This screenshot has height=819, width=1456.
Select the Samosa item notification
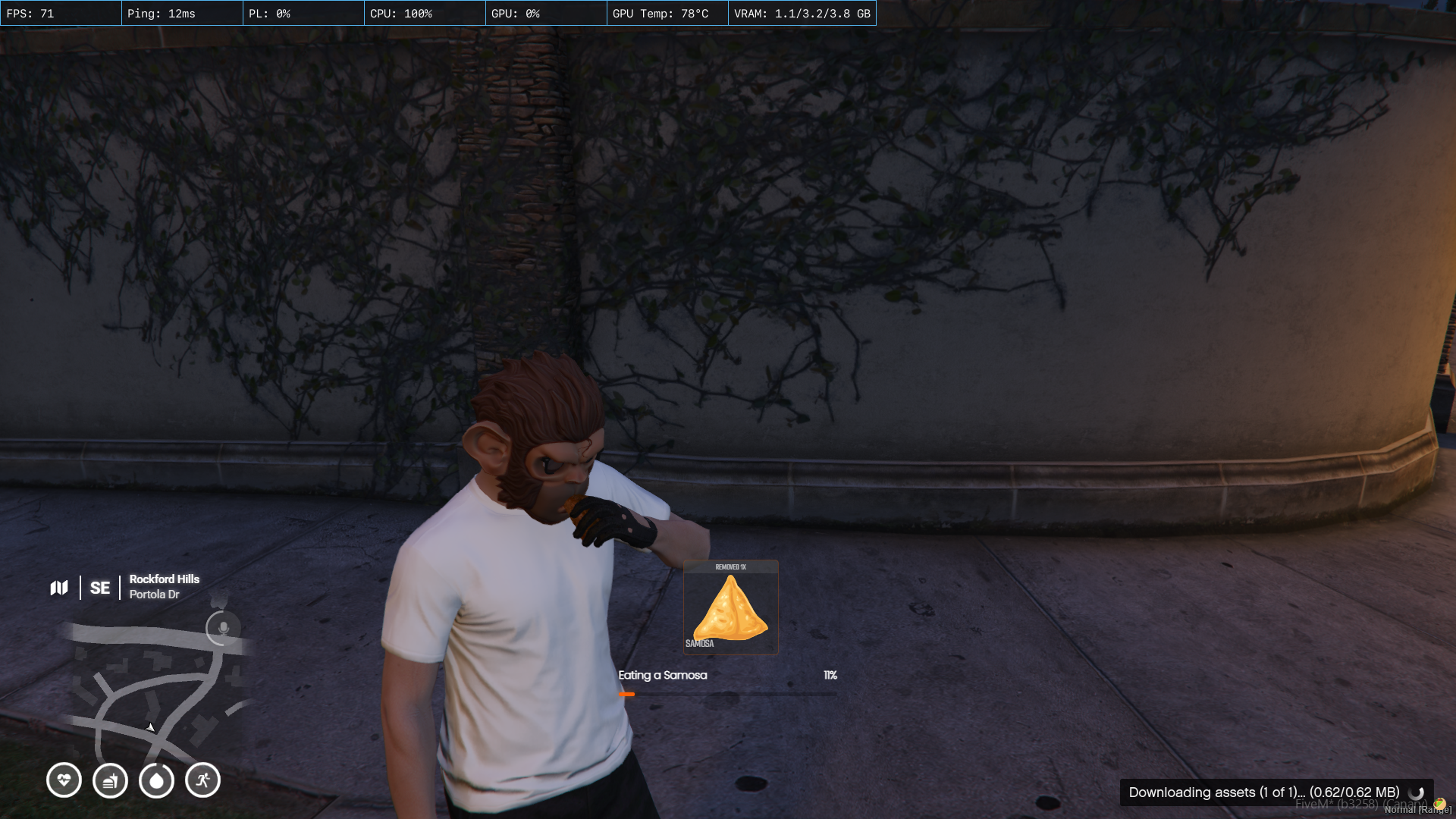[730, 607]
